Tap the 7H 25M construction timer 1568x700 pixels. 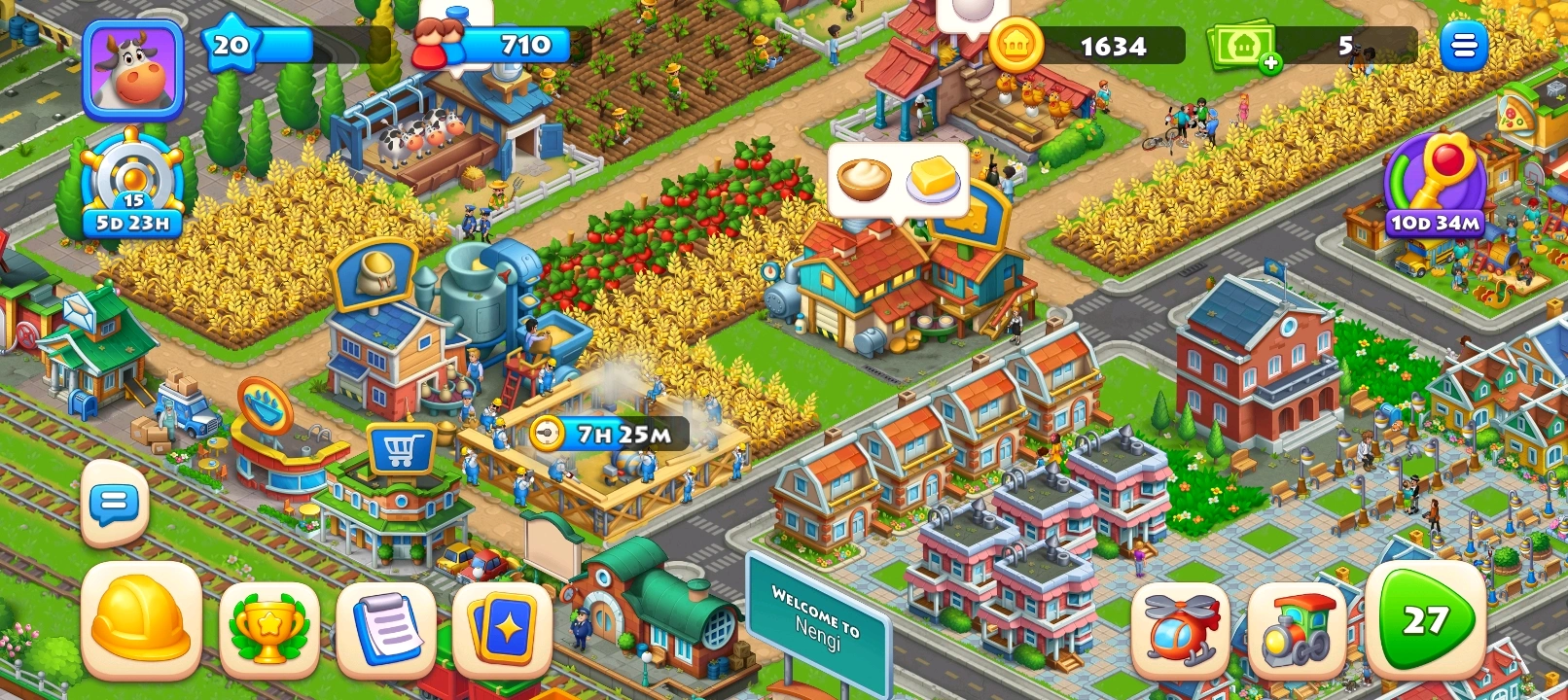click(x=610, y=434)
